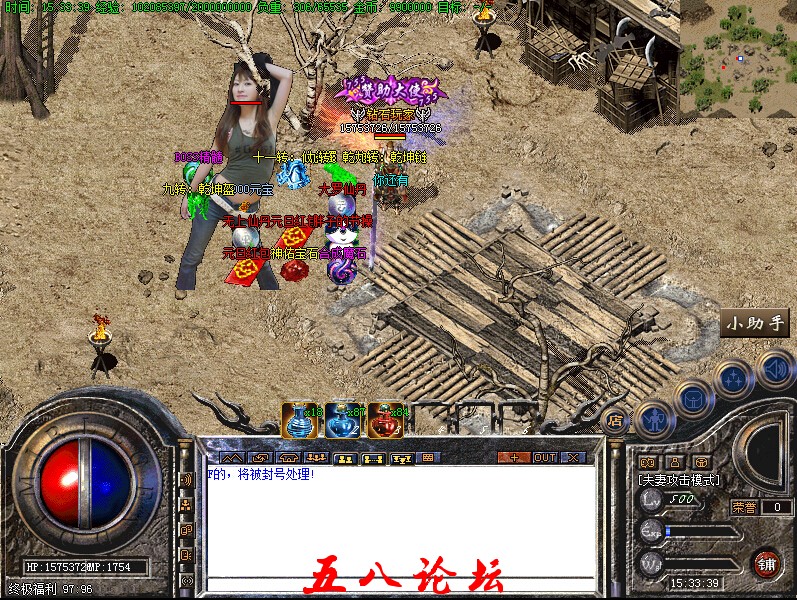
Task: Click the orange plus button above chat
Action: [514, 457]
